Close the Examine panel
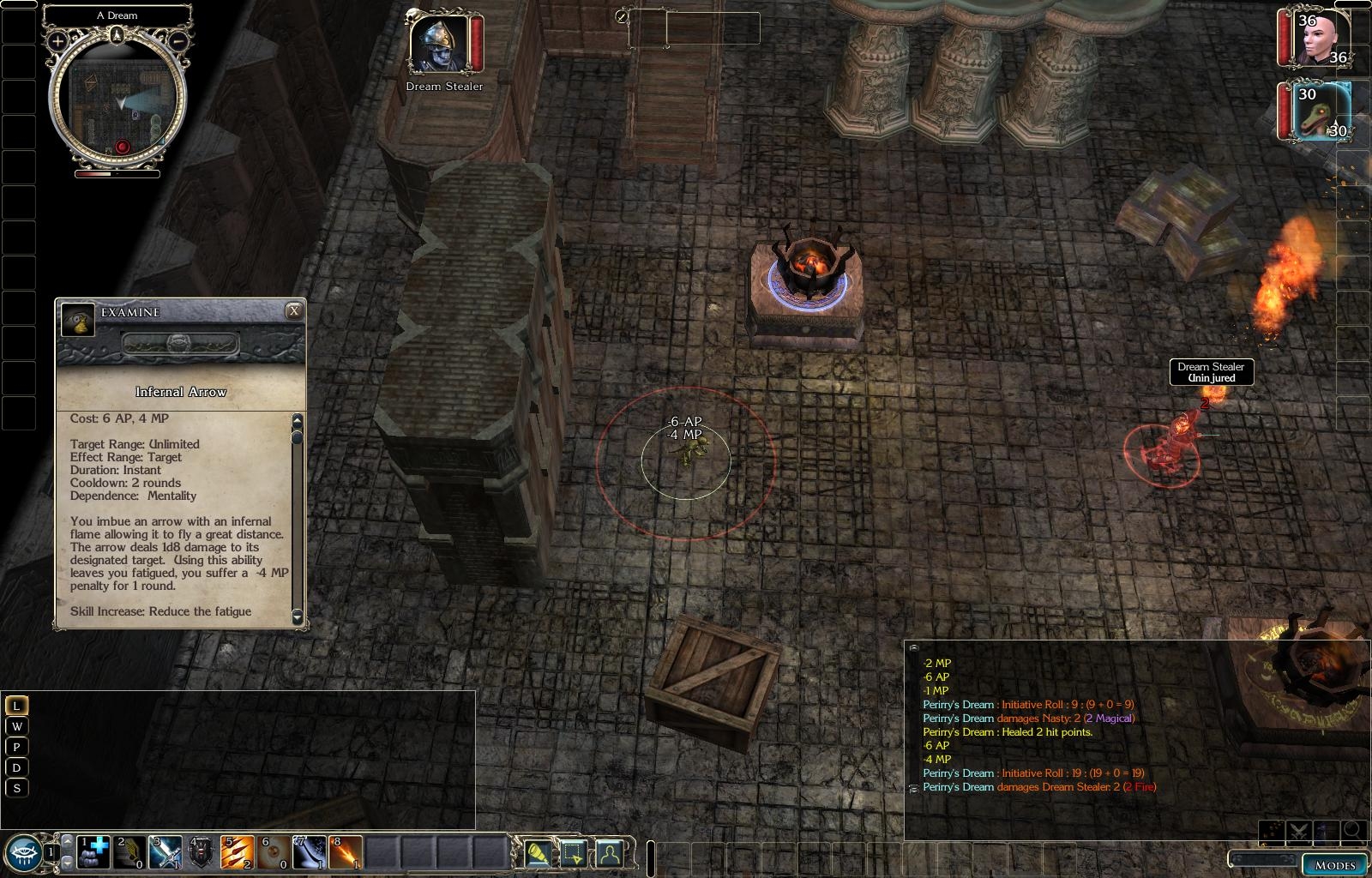 [x=294, y=311]
